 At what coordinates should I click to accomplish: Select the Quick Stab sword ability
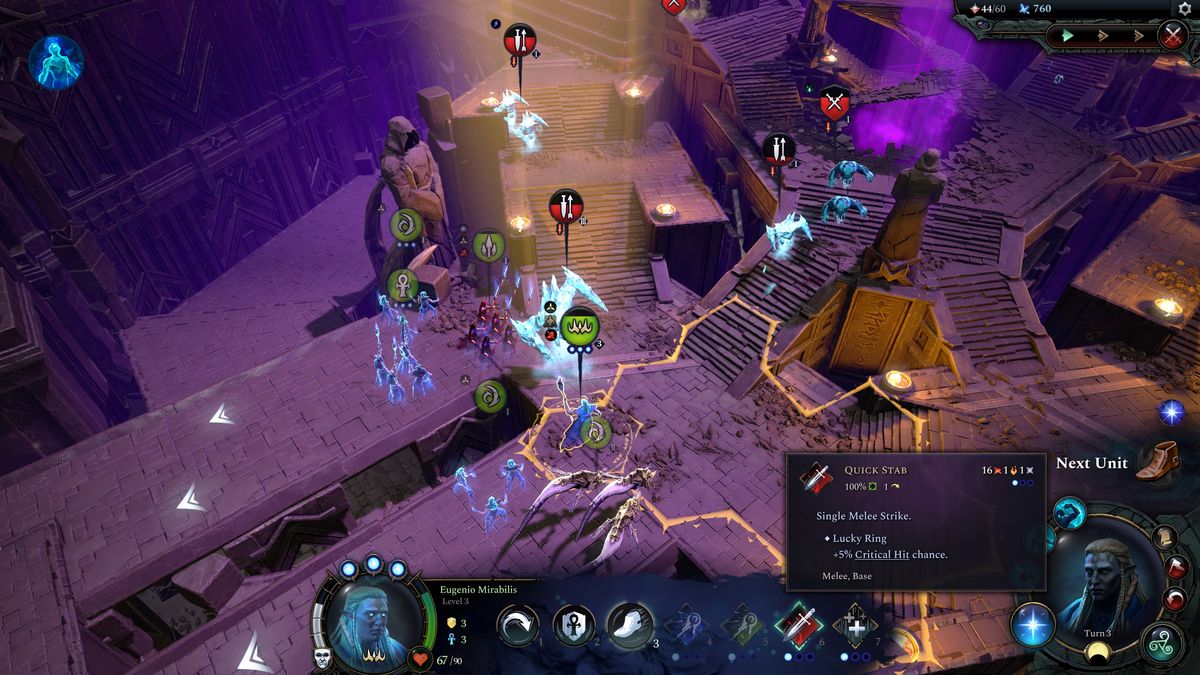[799, 625]
